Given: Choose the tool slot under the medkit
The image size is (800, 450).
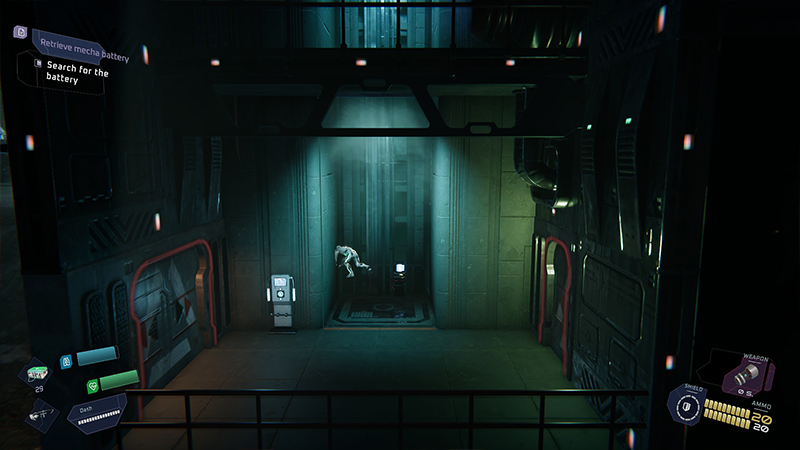Looking at the screenshot, I should 42,410.
